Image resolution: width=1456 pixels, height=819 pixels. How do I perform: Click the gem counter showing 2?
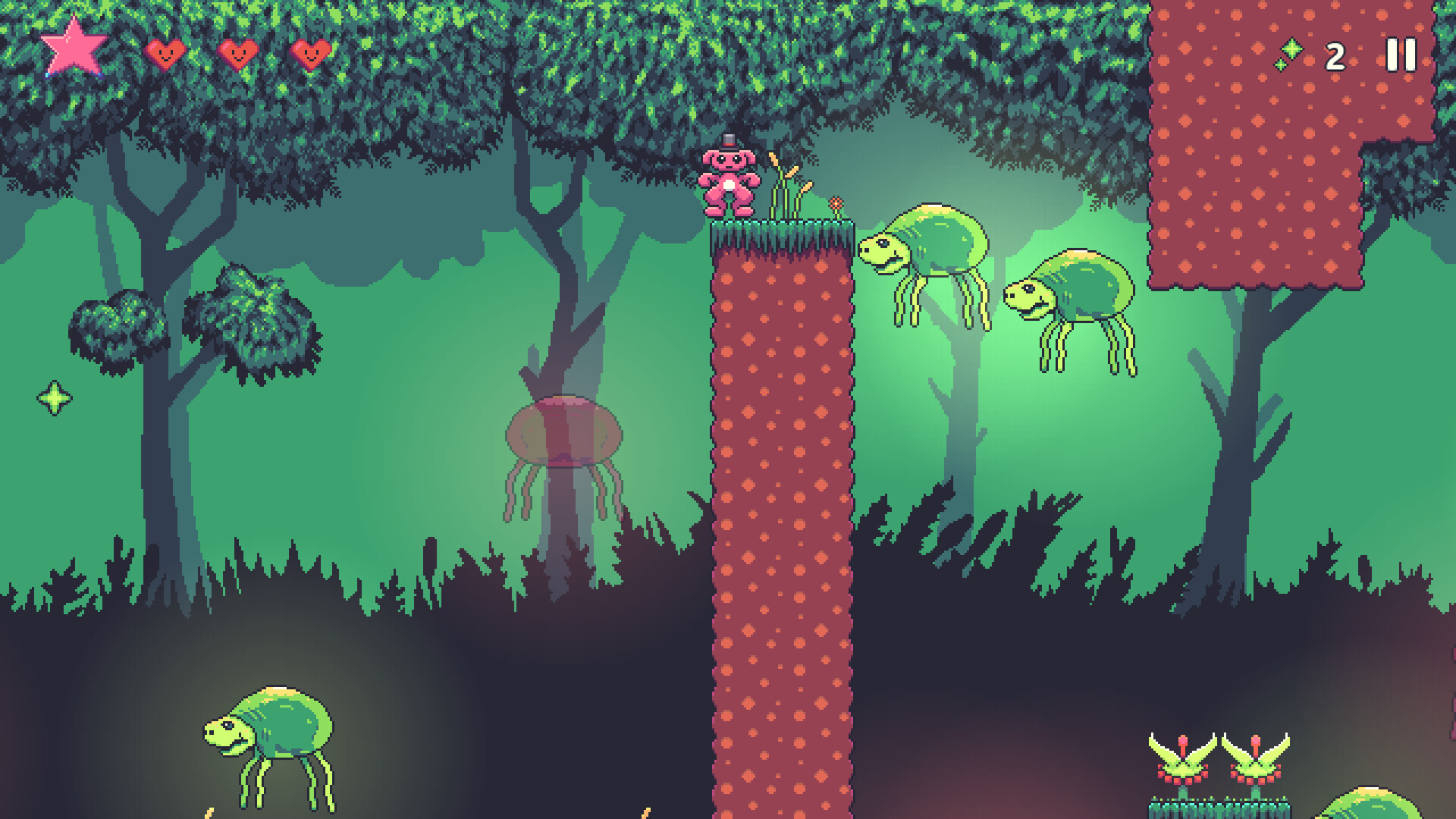(x=1335, y=55)
